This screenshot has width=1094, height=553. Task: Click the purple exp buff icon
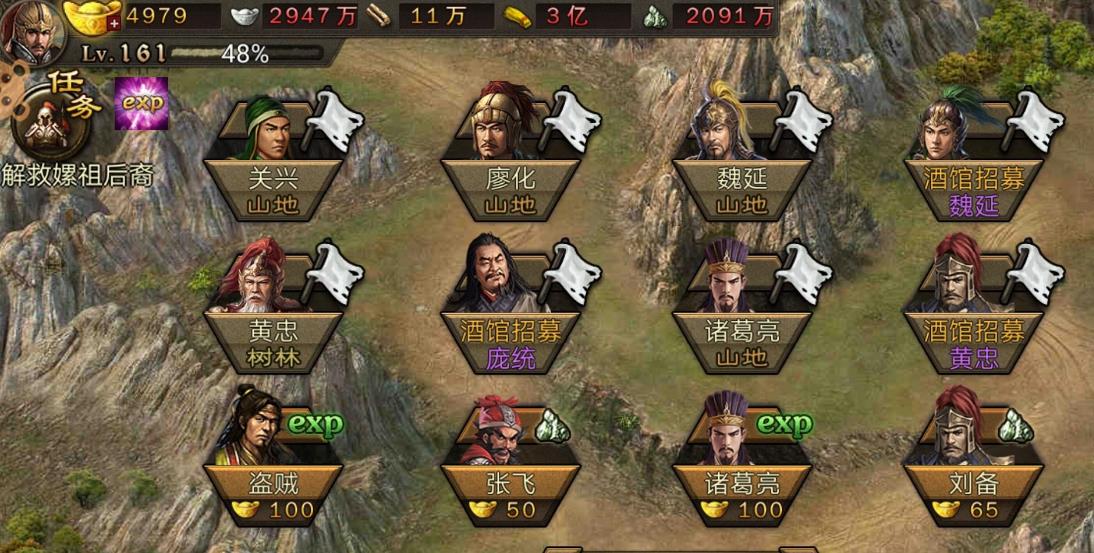141,103
